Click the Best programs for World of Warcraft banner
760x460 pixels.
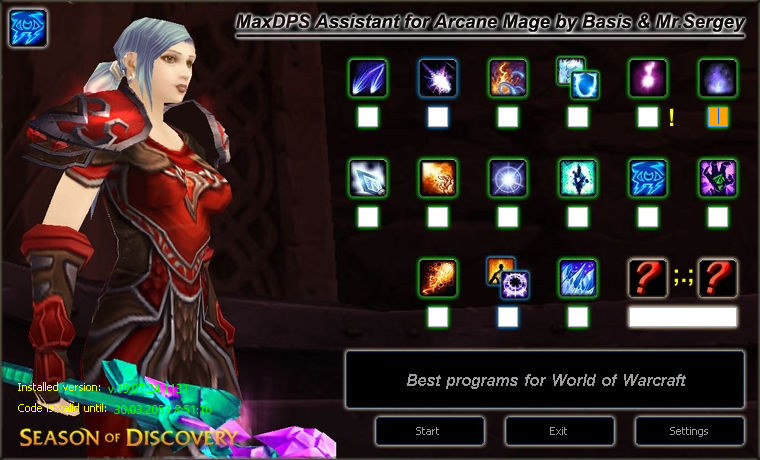coord(545,380)
